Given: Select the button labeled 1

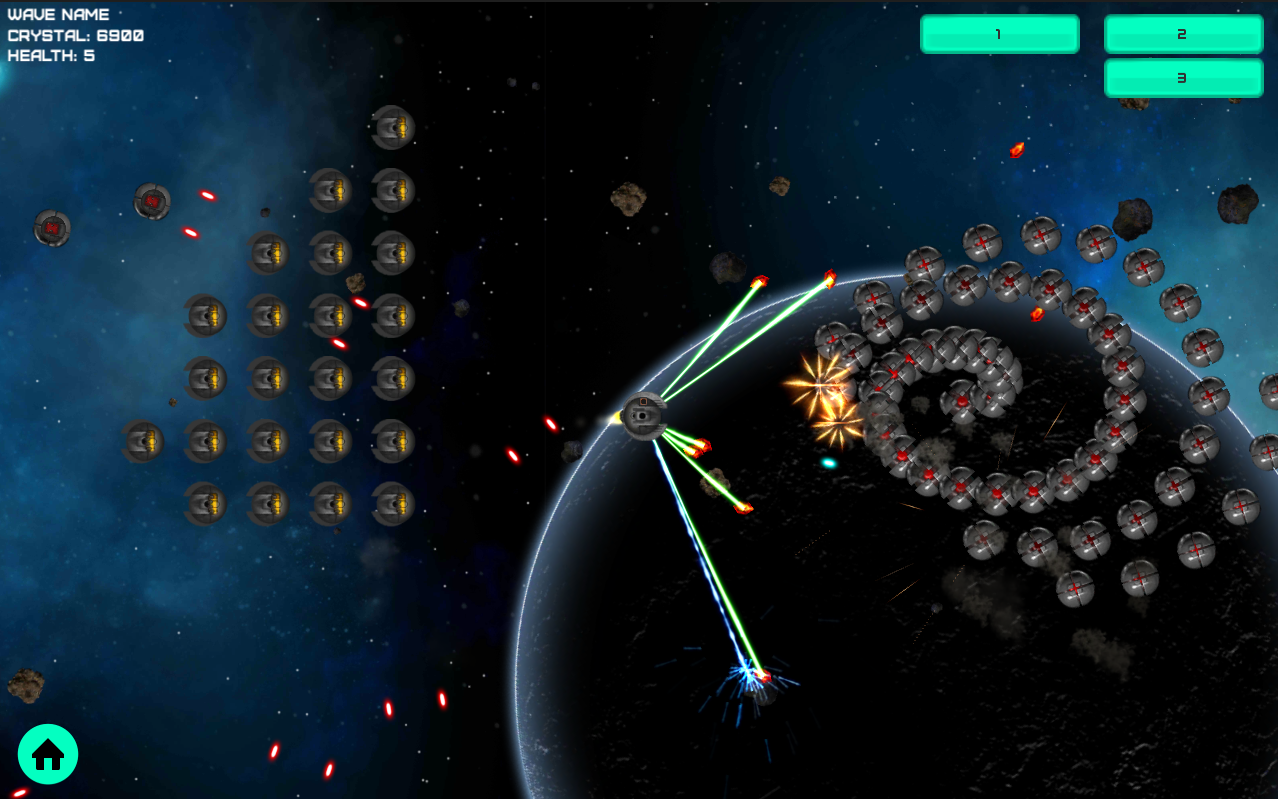Looking at the screenshot, I should tap(999, 34).
